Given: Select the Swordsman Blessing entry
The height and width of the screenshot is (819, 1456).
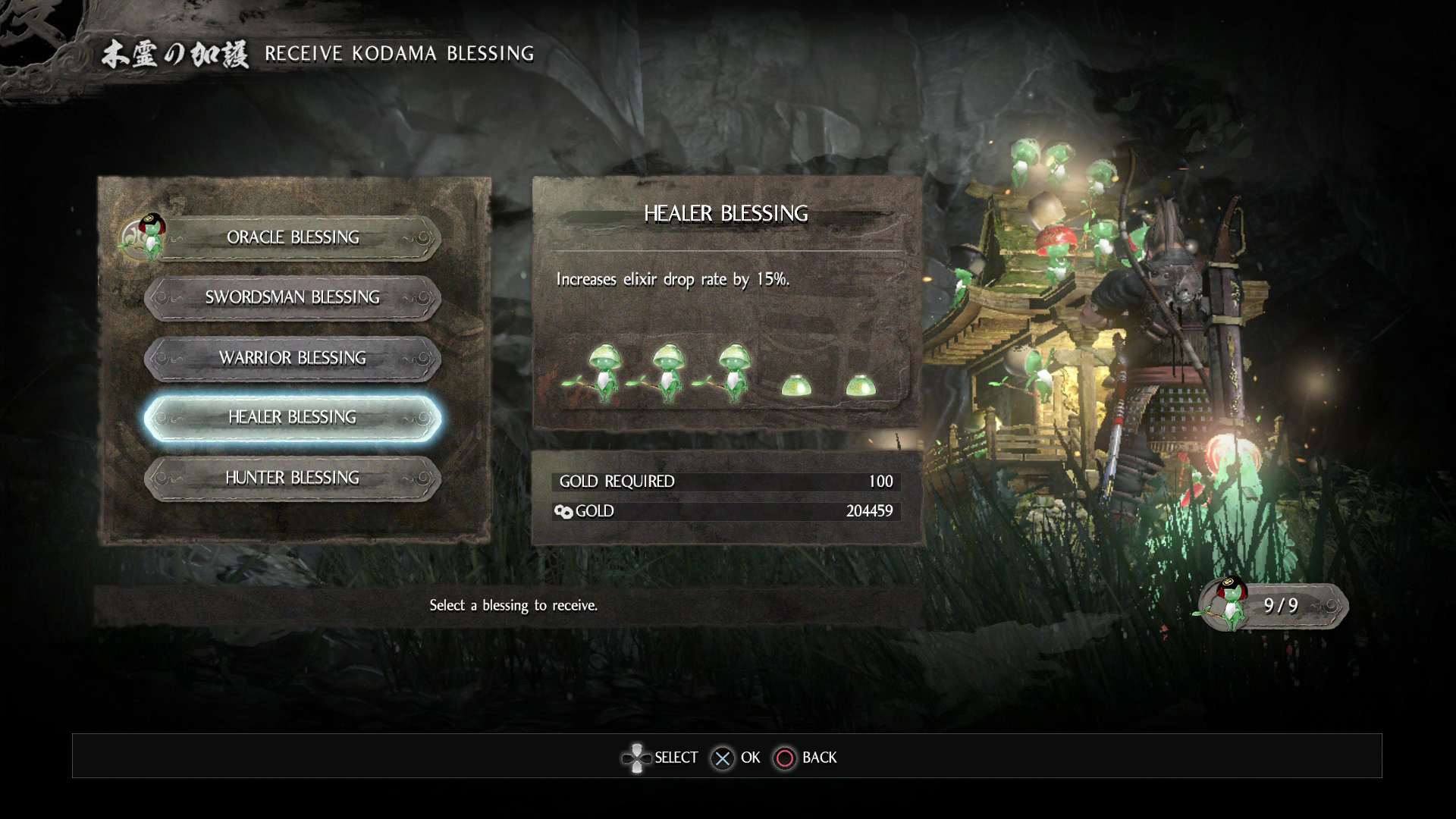Looking at the screenshot, I should (x=290, y=298).
